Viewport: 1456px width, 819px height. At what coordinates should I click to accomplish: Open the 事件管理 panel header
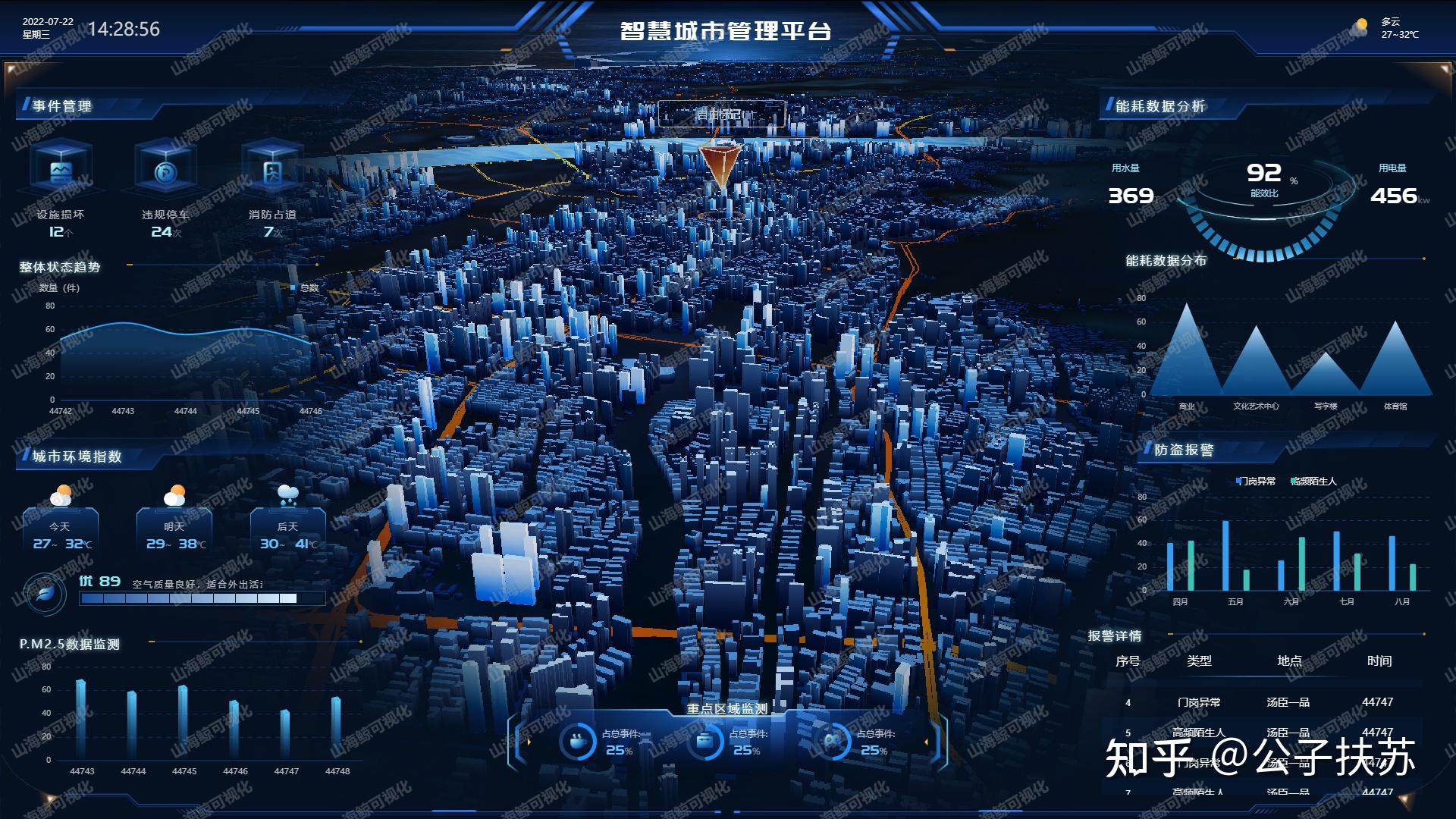[61, 107]
